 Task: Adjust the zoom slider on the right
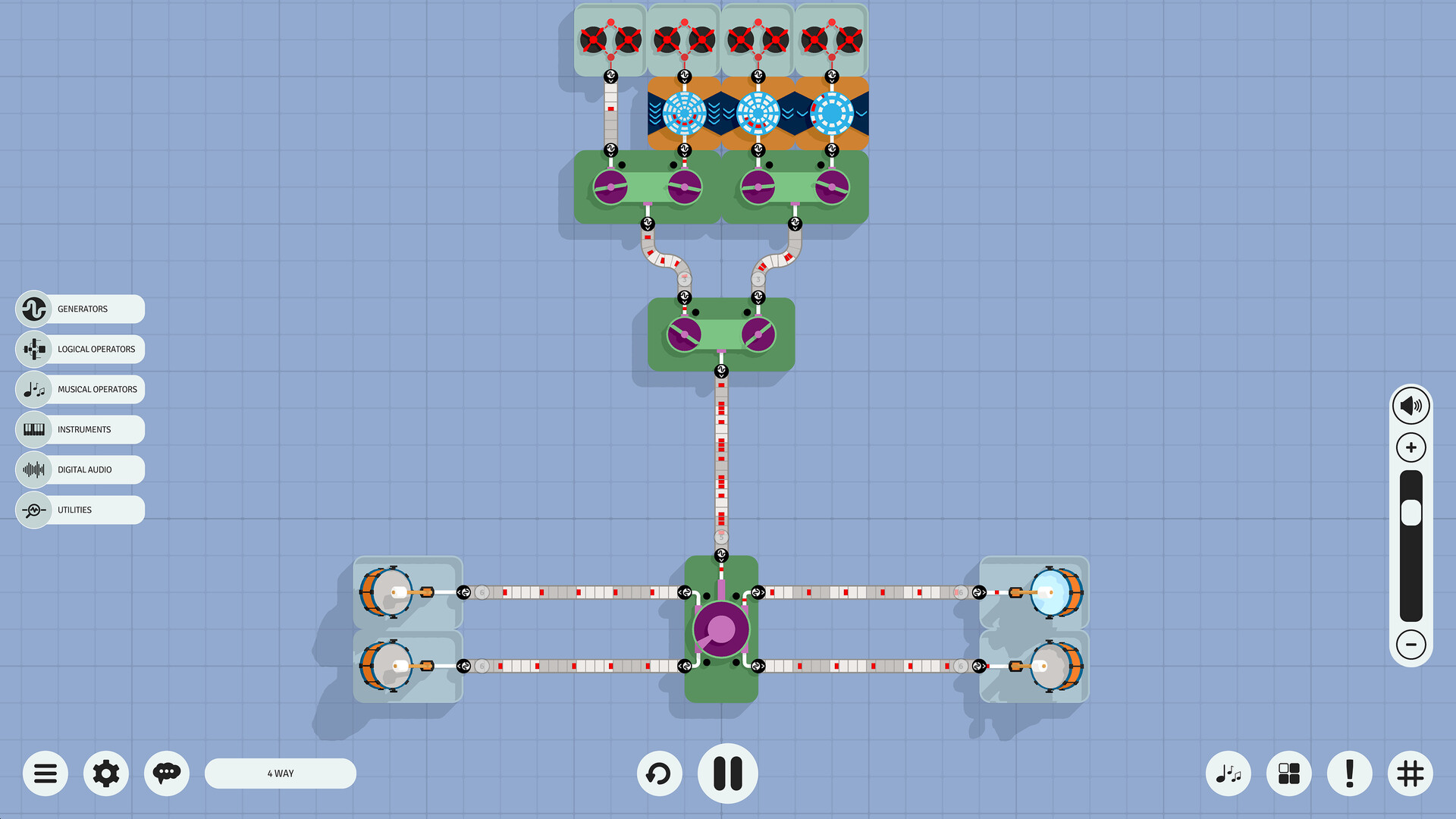click(x=1410, y=512)
